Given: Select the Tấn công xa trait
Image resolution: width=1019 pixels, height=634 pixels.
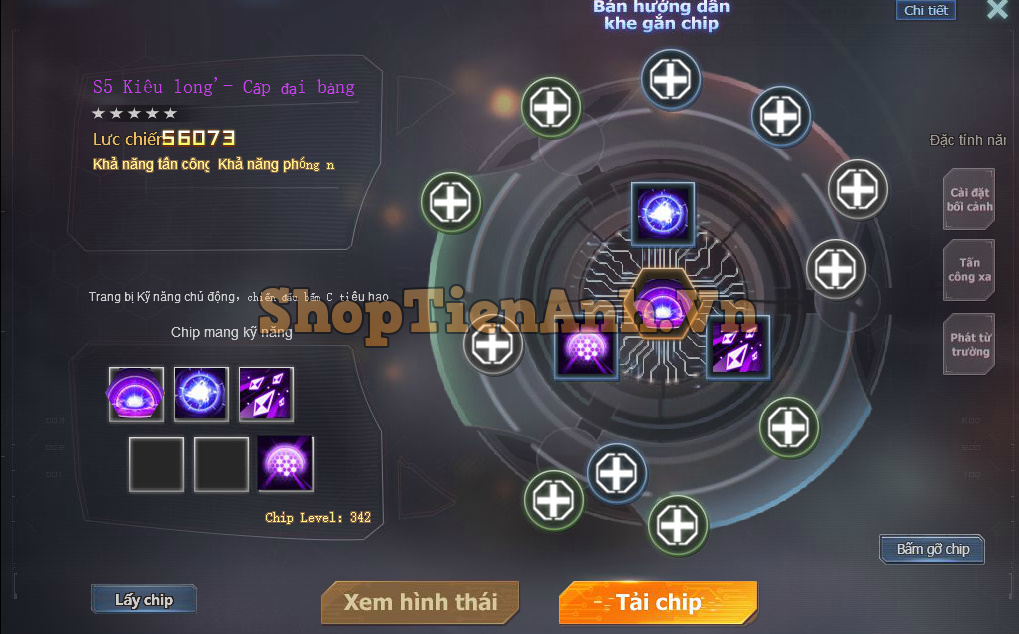Looking at the screenshot, I should point(970,270).
